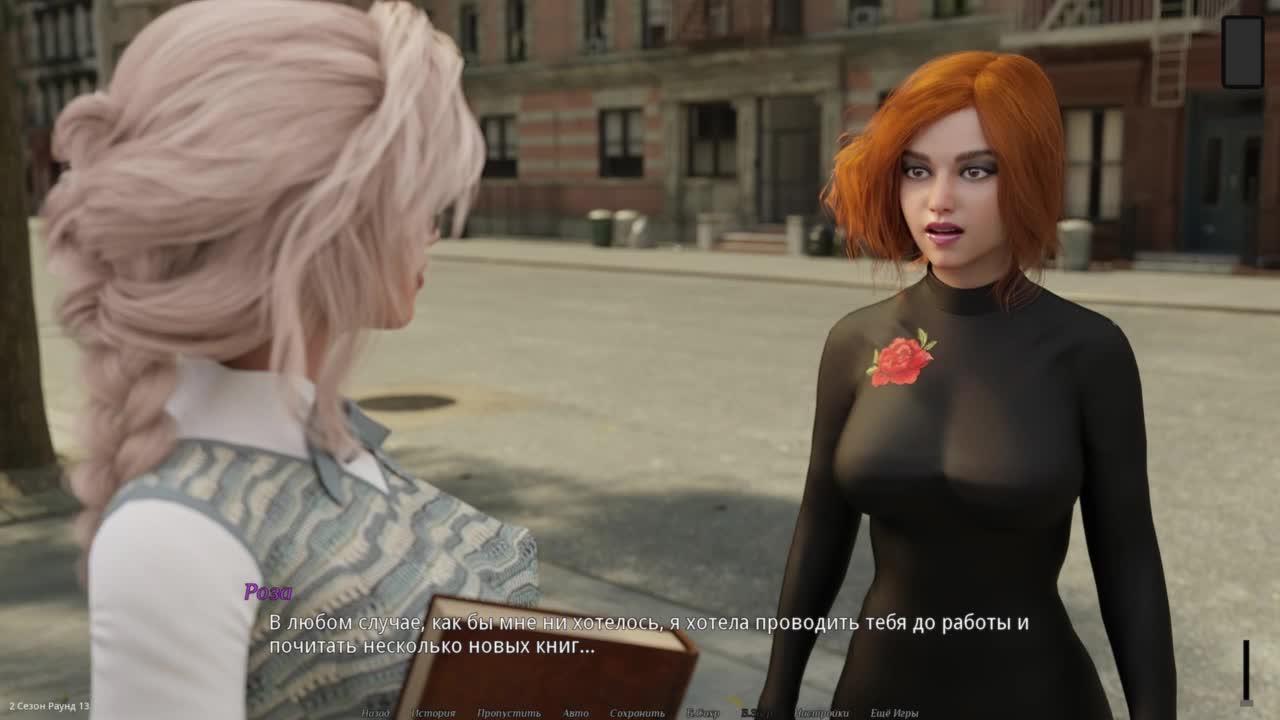Quick save with Б.Сохр
Image resolution: width=1280 pixels, height=720 pixels.
[x=703, y=713]
